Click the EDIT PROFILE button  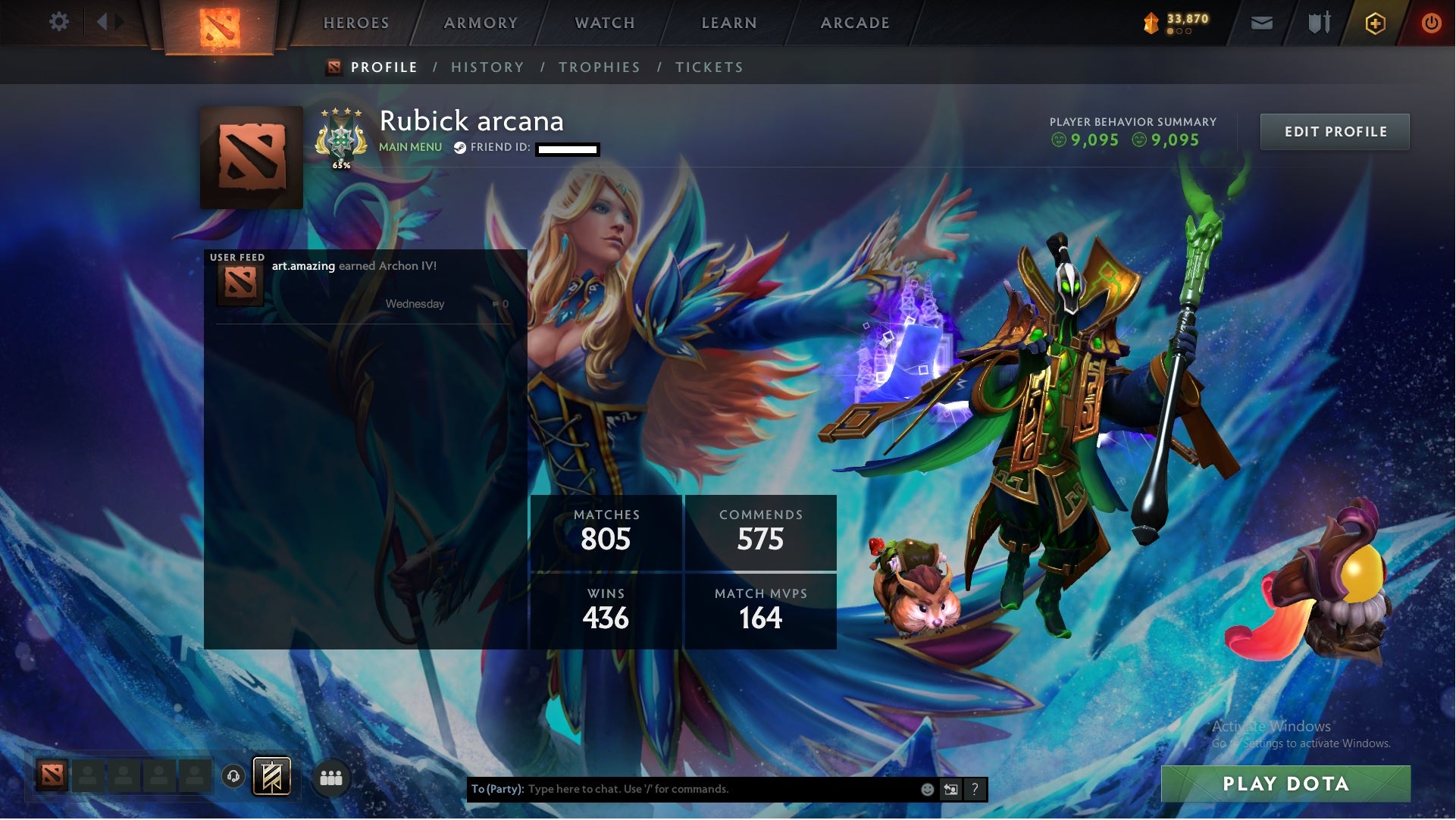1335,131
